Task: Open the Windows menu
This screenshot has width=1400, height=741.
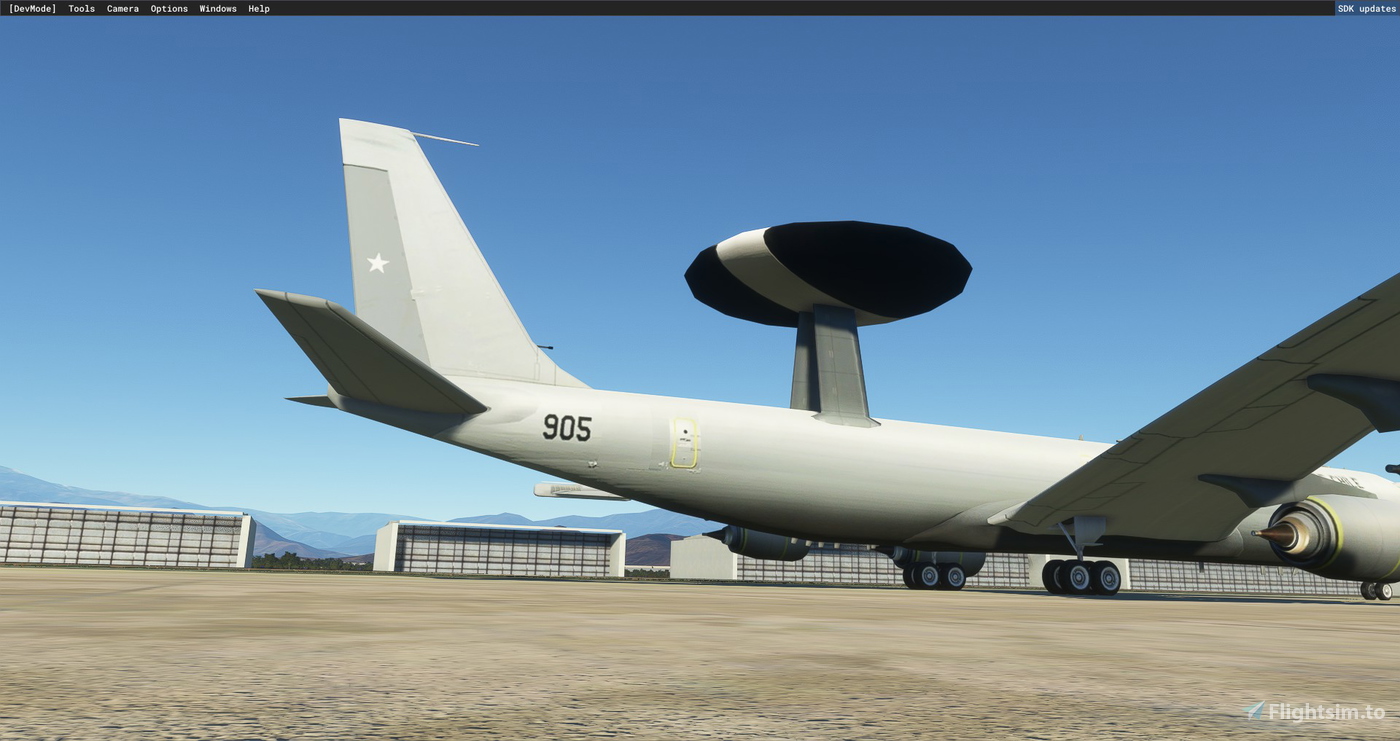Action: point(217,8)
